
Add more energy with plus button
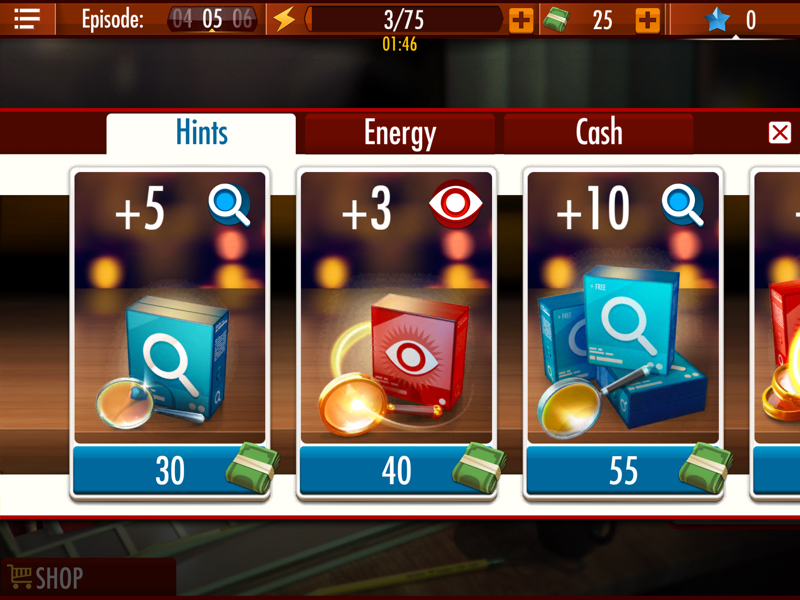521,19
